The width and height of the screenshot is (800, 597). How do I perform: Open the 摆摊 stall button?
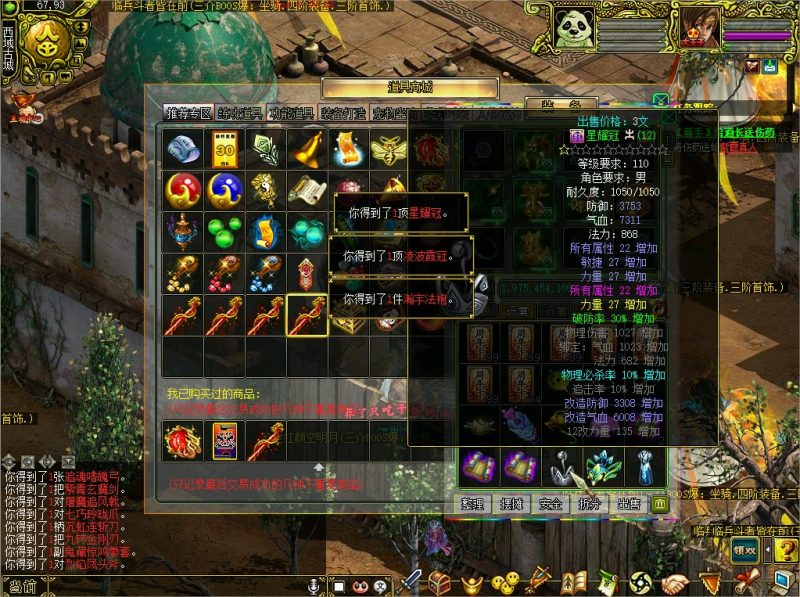511,503
